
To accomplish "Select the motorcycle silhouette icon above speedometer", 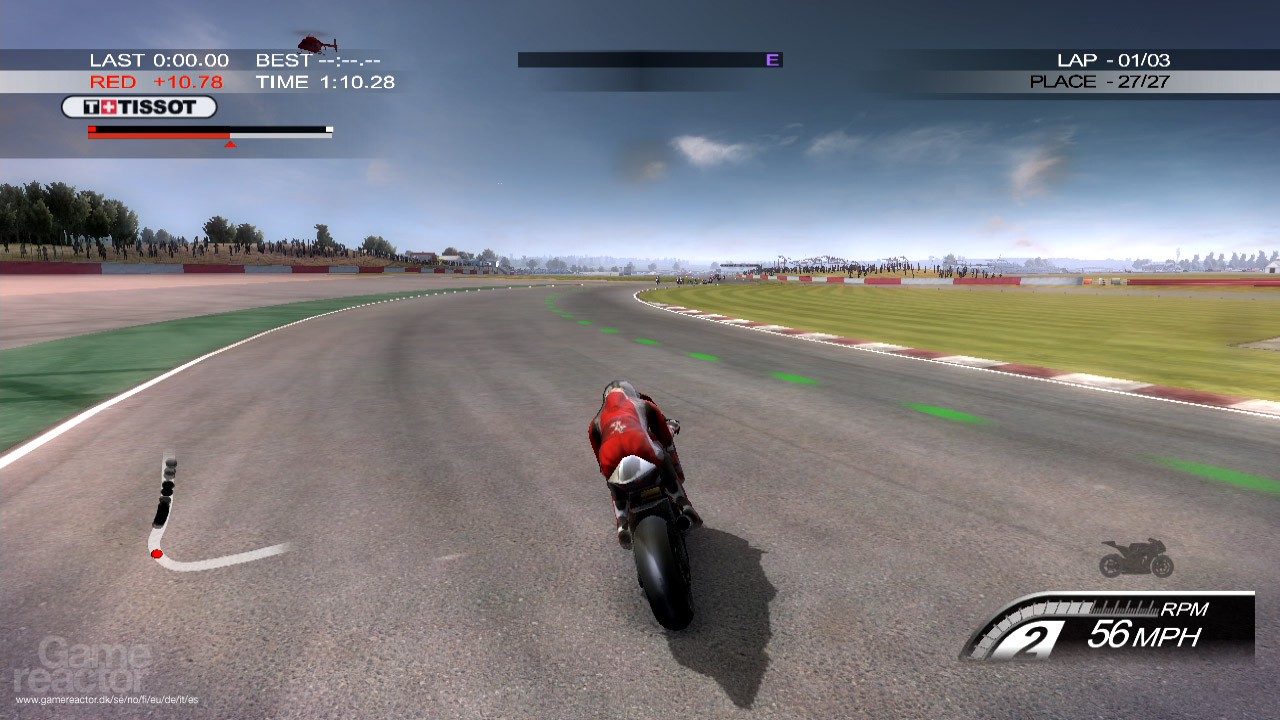I will [x=1135, y=557].
